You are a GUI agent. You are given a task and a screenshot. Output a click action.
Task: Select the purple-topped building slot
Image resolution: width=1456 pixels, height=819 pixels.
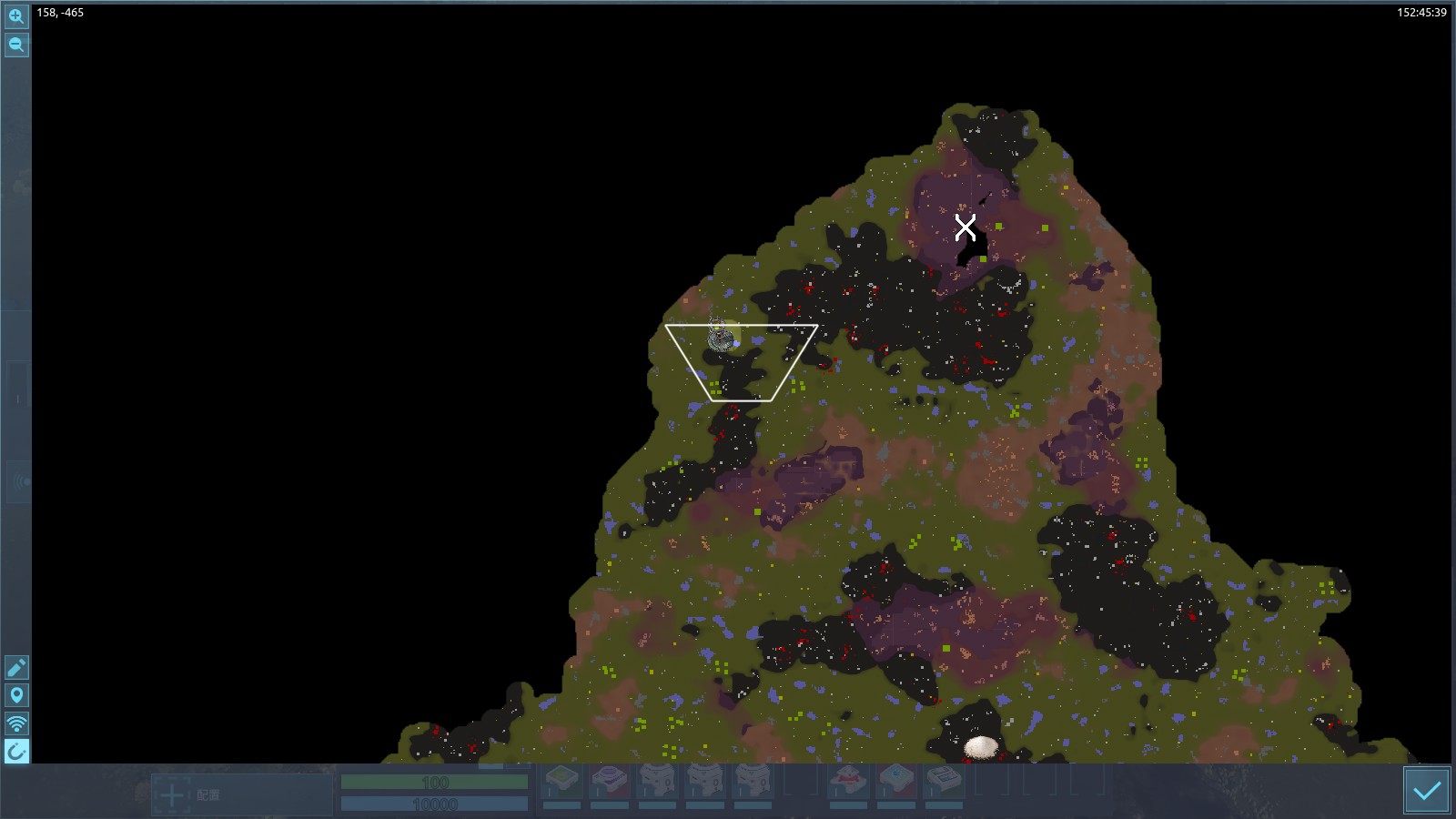point(610,782)
